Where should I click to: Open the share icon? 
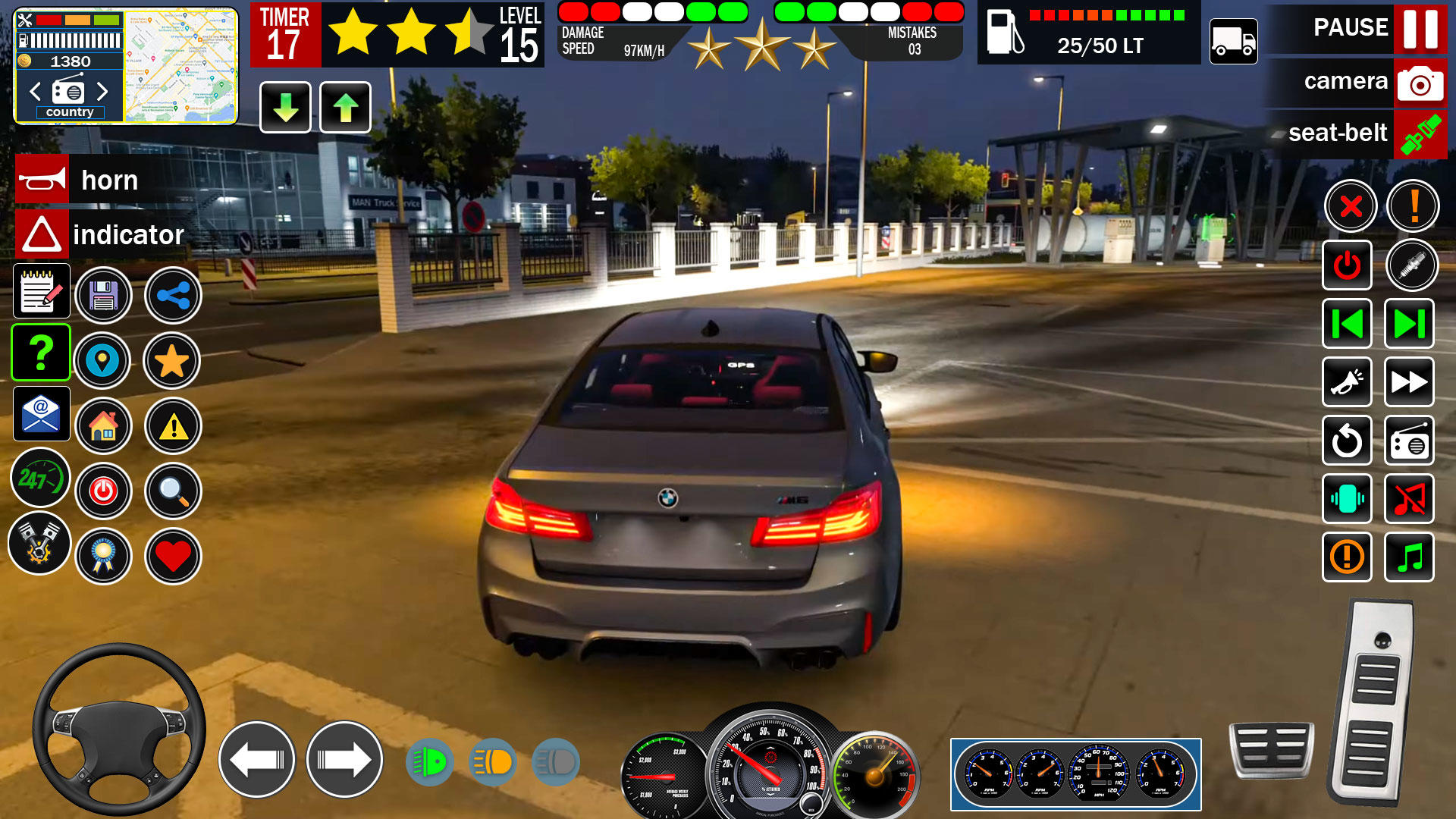click(172, 296)
